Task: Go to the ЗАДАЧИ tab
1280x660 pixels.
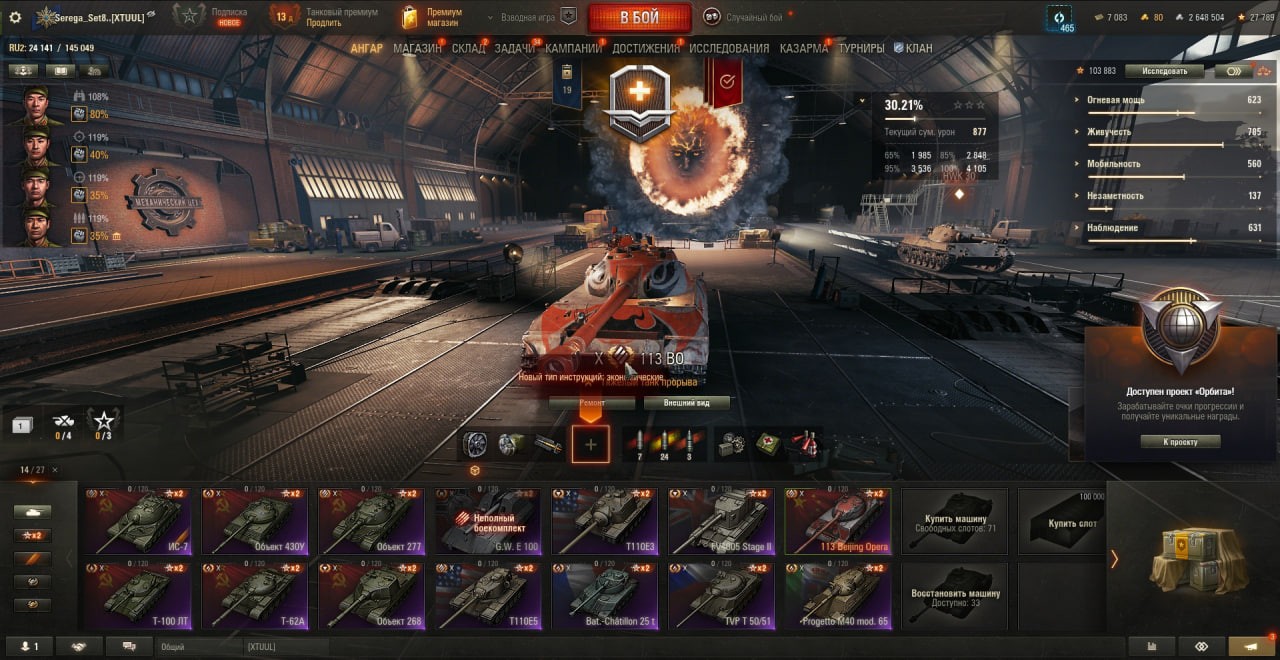Action: [x=514, y=48]
